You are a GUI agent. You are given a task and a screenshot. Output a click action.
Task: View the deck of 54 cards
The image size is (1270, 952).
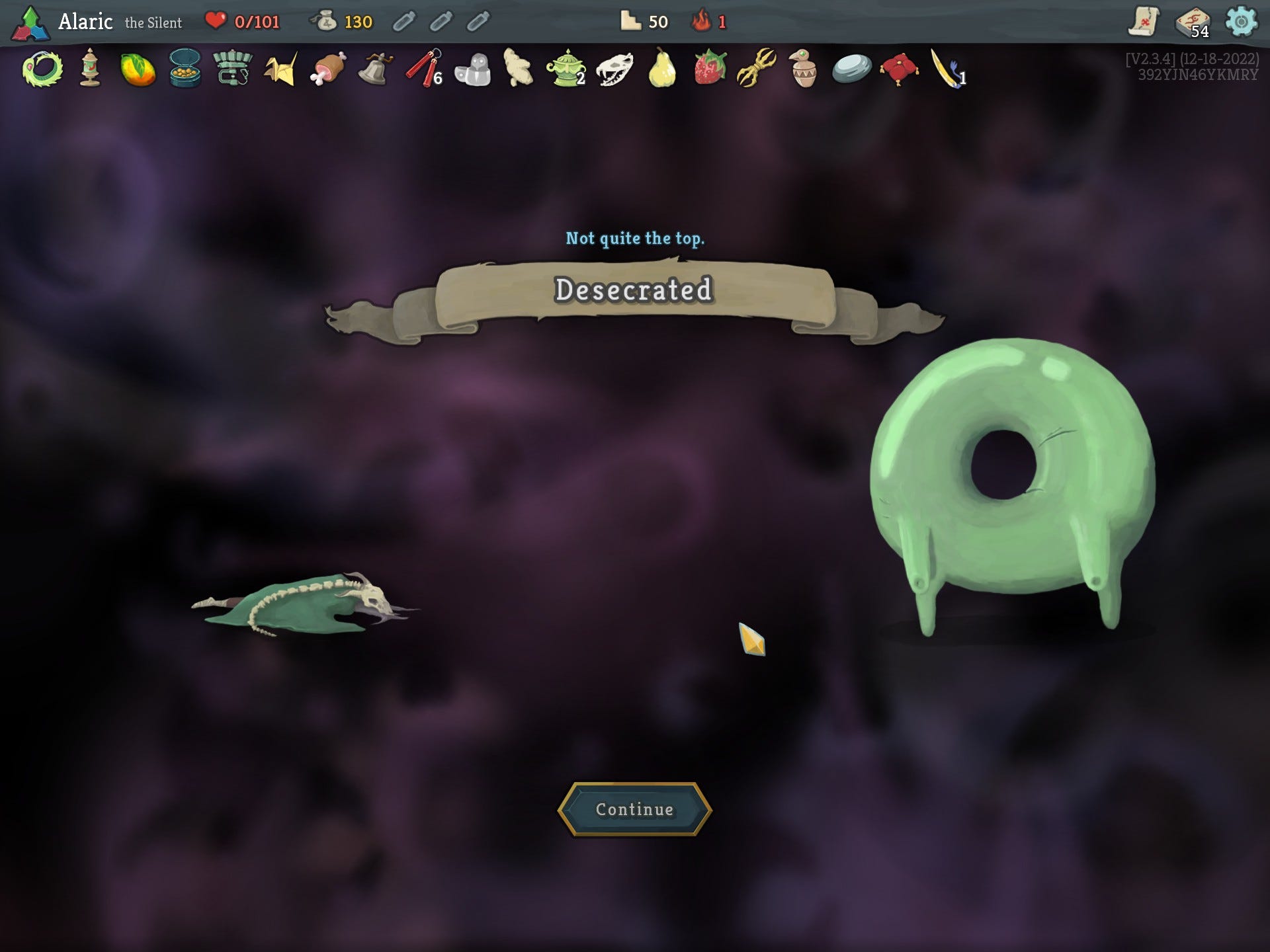click(x=1193, y=22)
